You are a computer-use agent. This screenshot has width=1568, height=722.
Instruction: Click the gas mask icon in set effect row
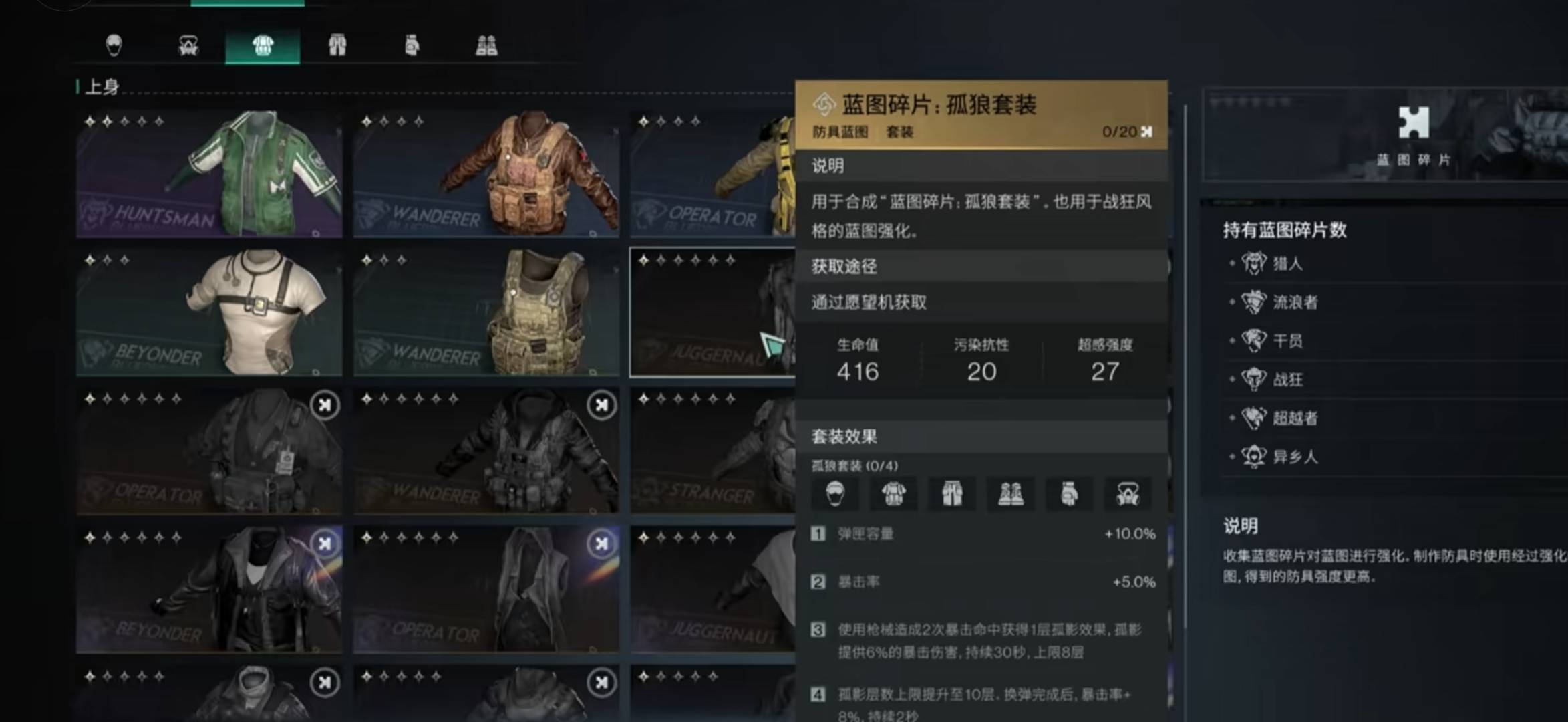pyautogui.click(x=1128, y=493)
